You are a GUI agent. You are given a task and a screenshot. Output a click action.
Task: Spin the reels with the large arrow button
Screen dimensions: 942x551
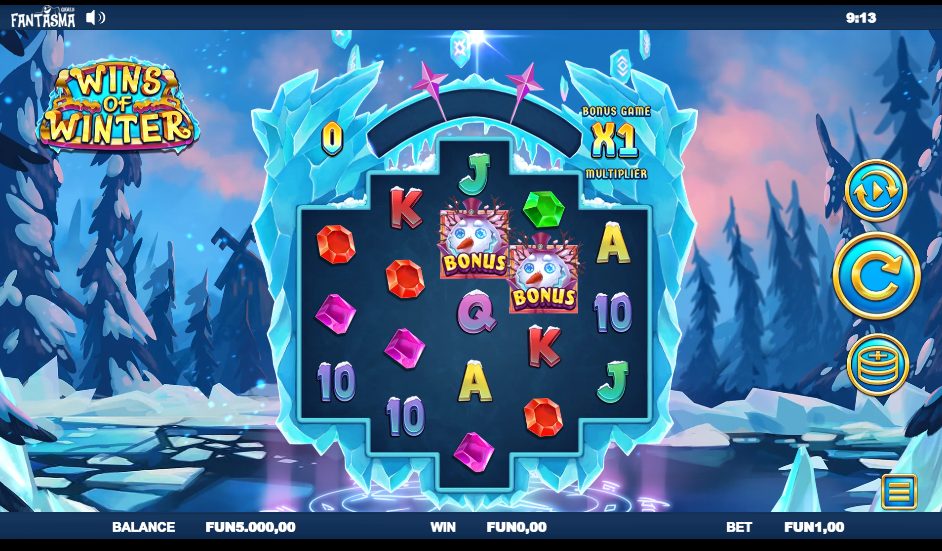(x=876, y=276)
